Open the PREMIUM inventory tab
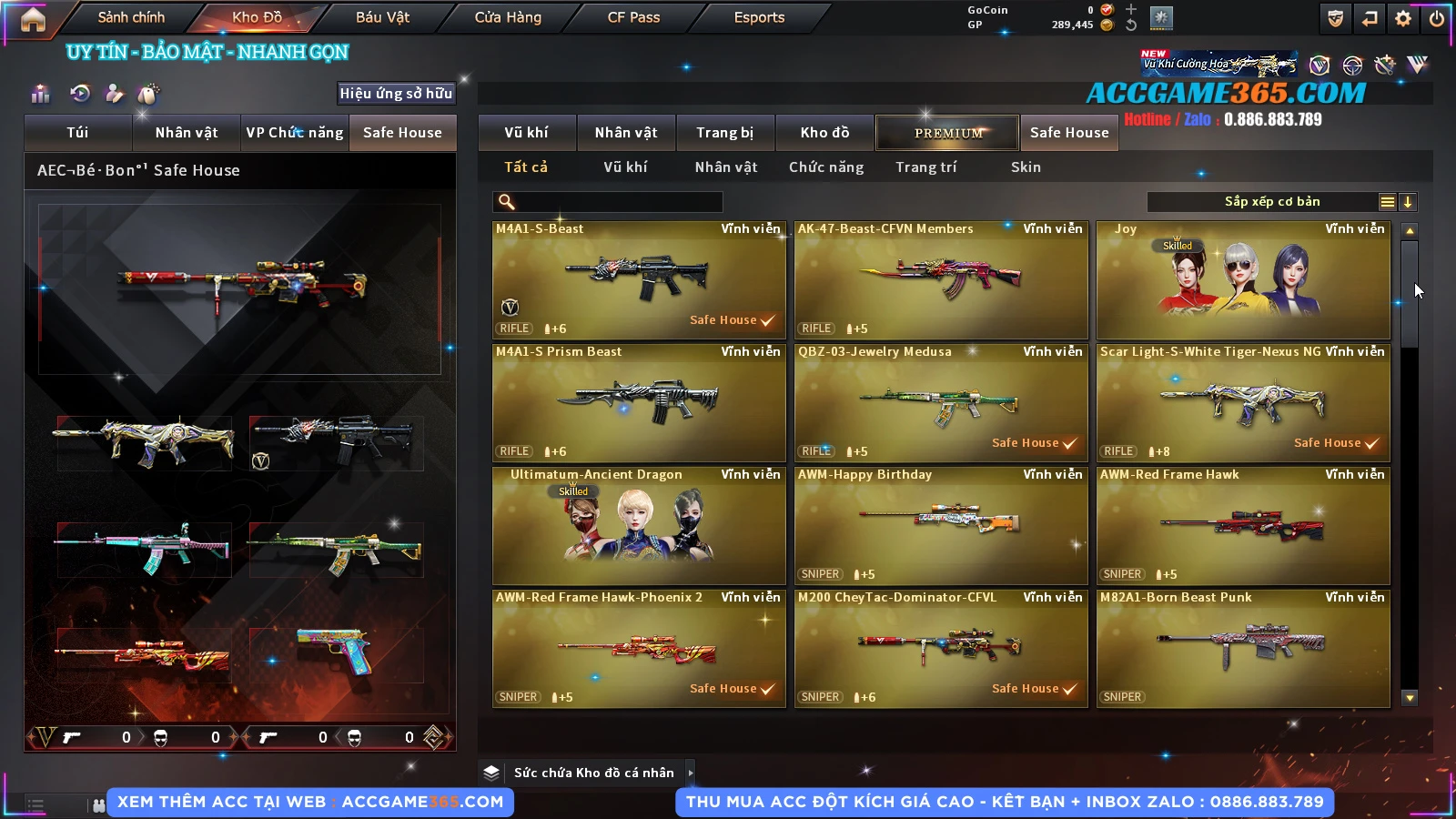The image size is (1456, 819). pos(947,133)
